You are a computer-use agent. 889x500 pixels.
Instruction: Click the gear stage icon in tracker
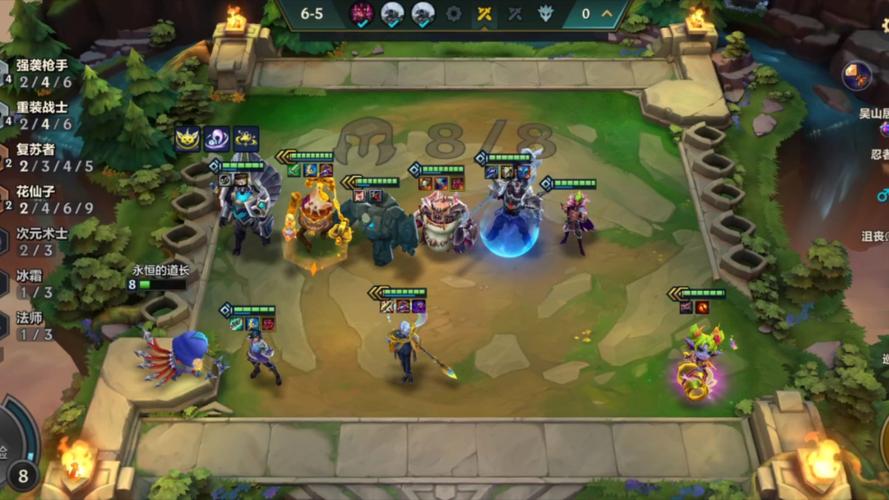[x=454, y=14]
